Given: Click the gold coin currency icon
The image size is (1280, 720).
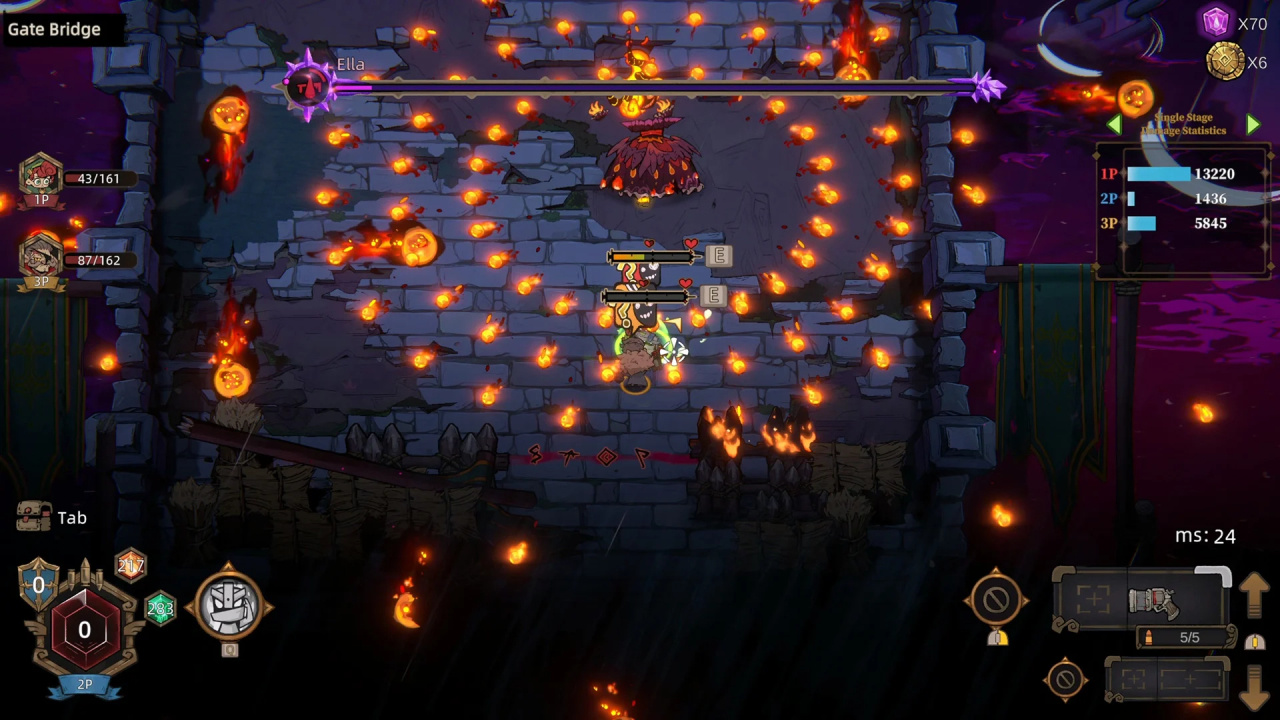Looking at the screenshot, I should 1225,61.
